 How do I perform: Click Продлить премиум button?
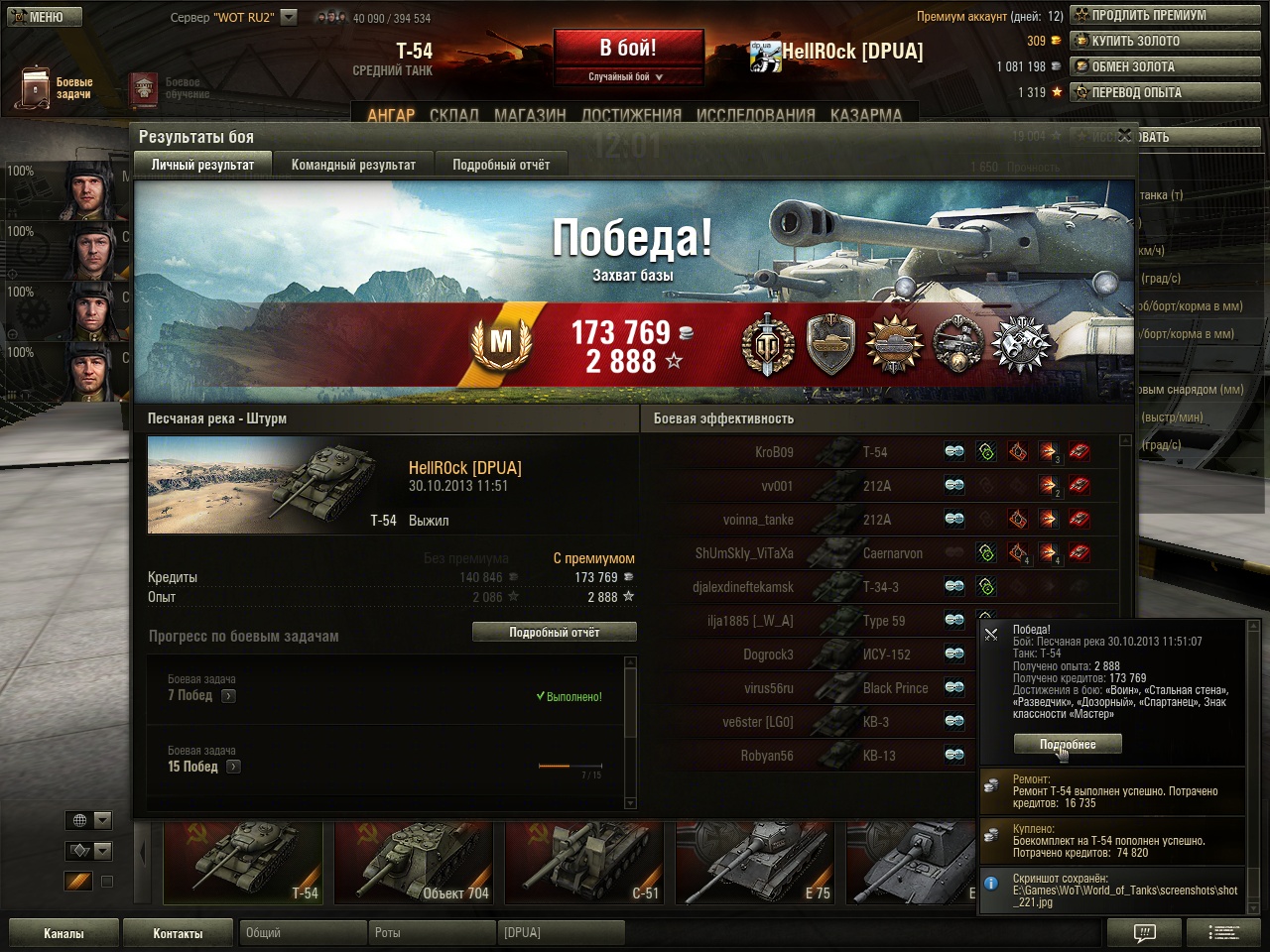tap(1165, 15)
